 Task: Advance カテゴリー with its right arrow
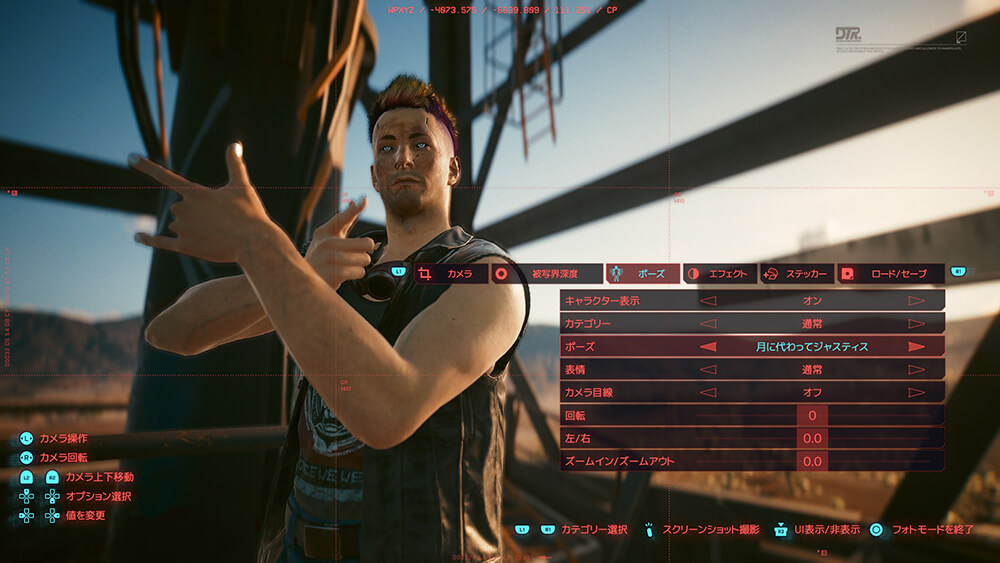[916, 323]
